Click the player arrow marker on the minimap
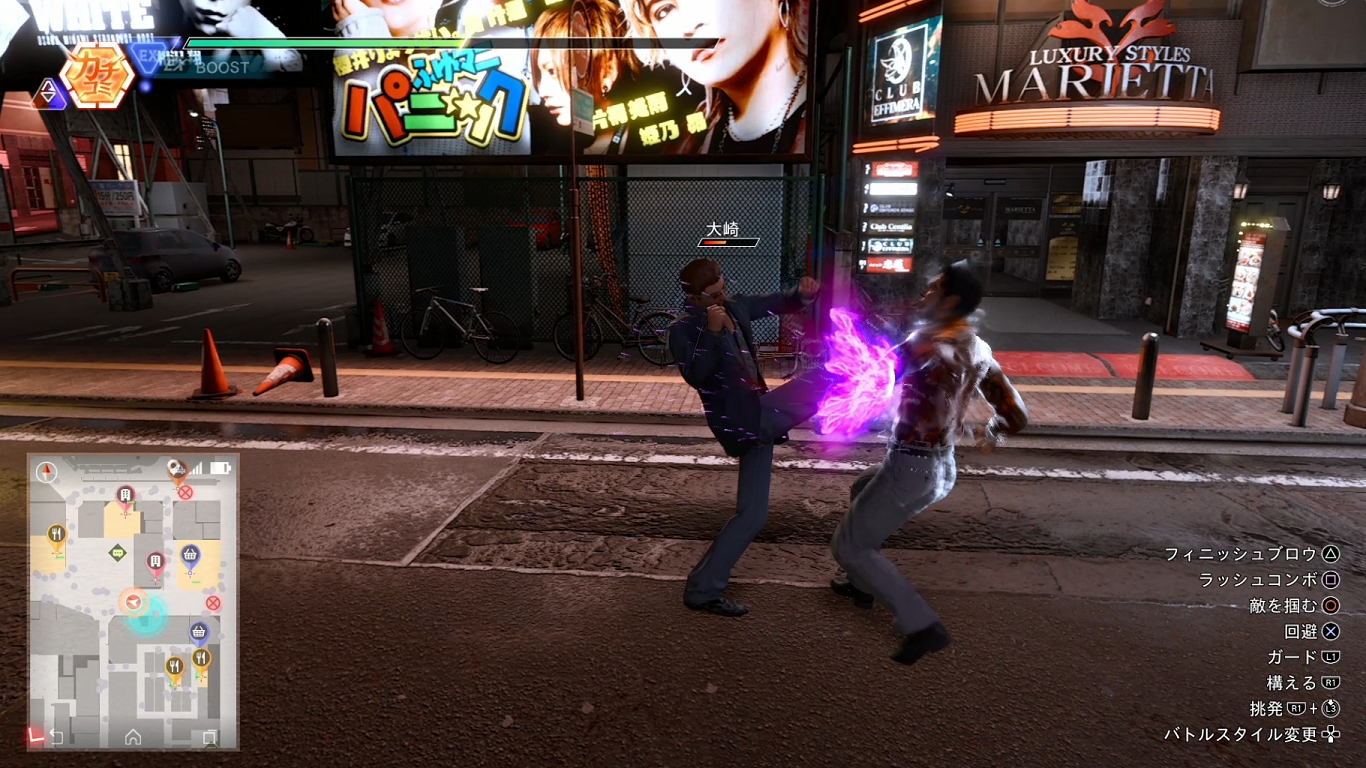 133,601
